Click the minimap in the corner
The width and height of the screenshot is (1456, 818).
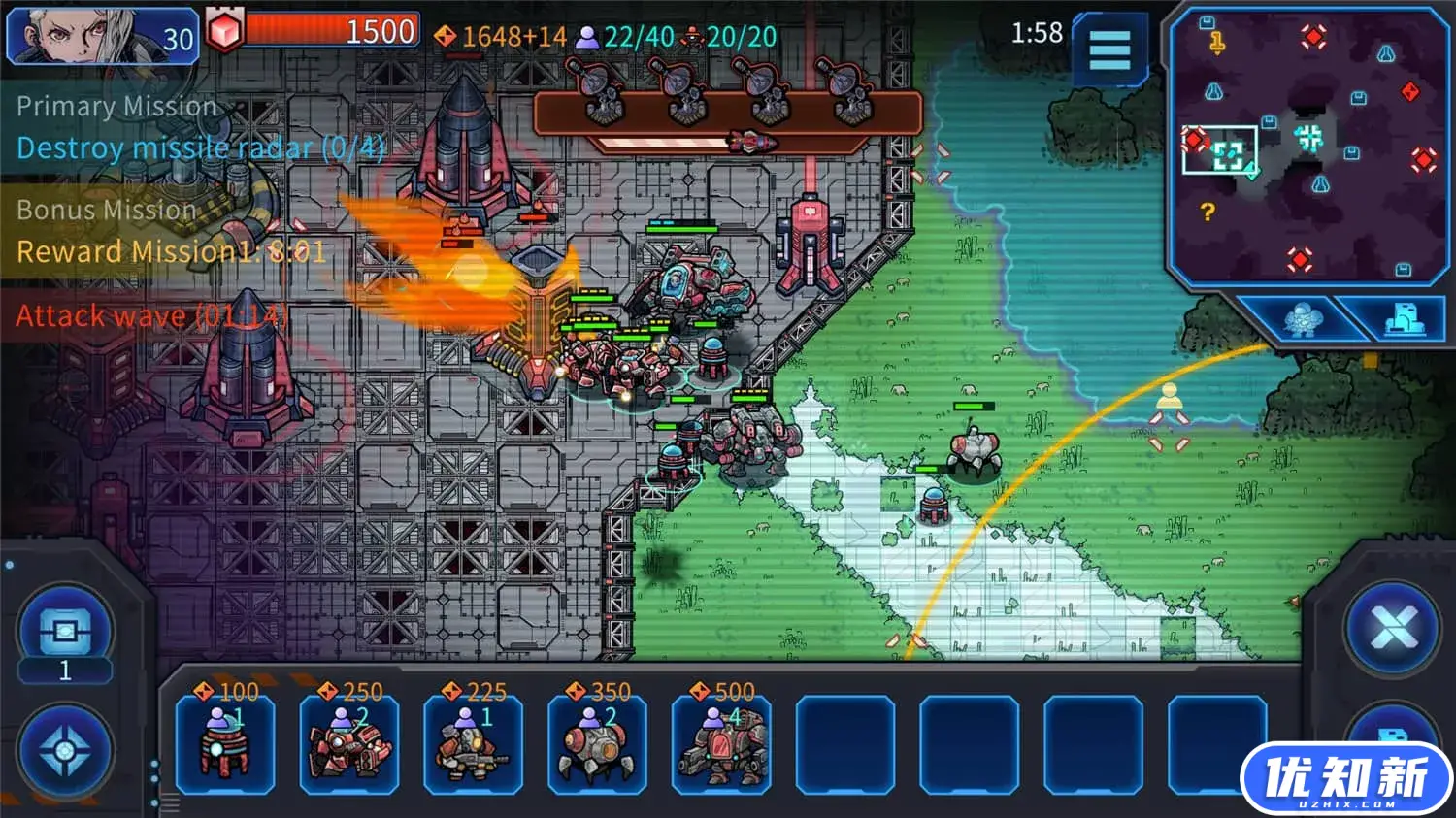click(1308, 146)
